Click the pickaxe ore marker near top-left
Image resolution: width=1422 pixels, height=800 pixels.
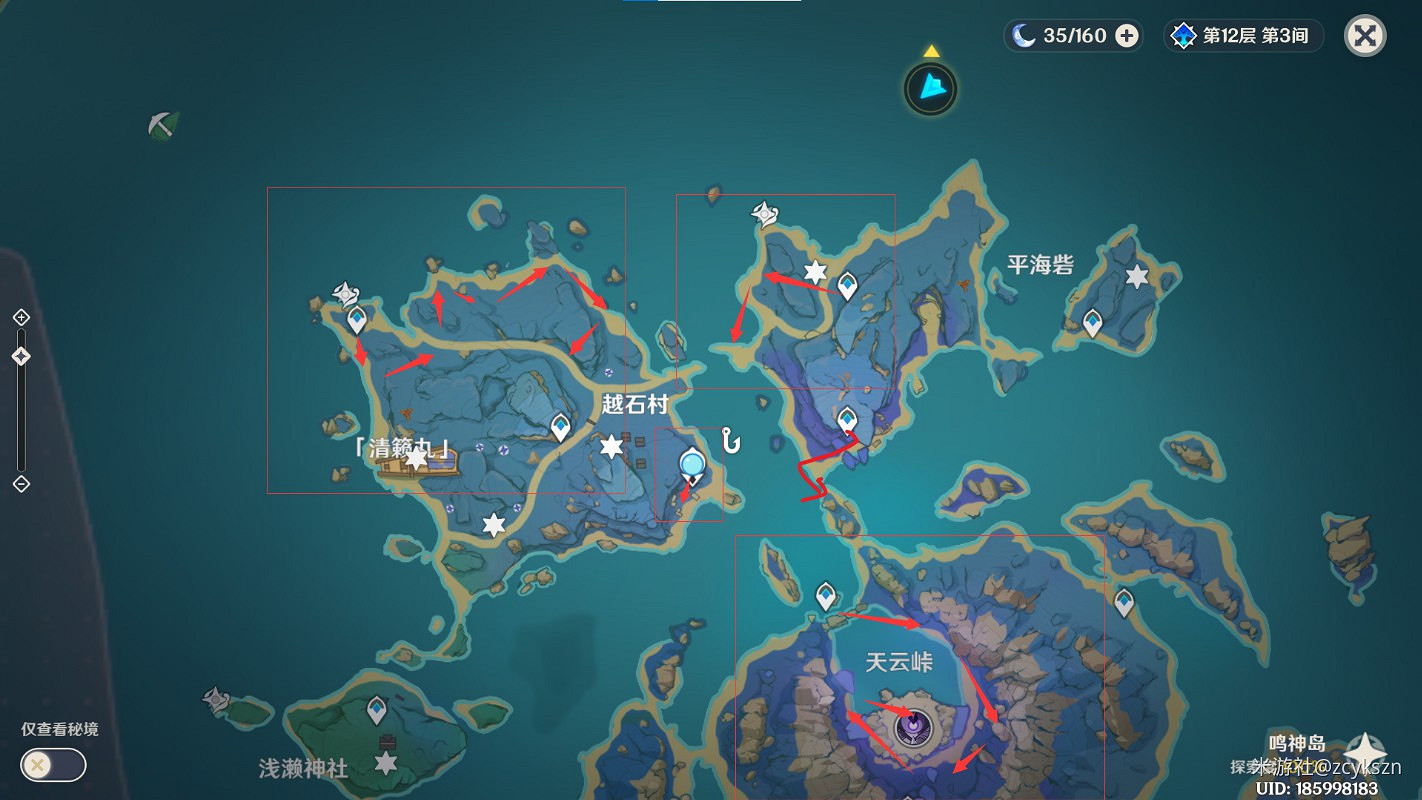click(164, 124)
